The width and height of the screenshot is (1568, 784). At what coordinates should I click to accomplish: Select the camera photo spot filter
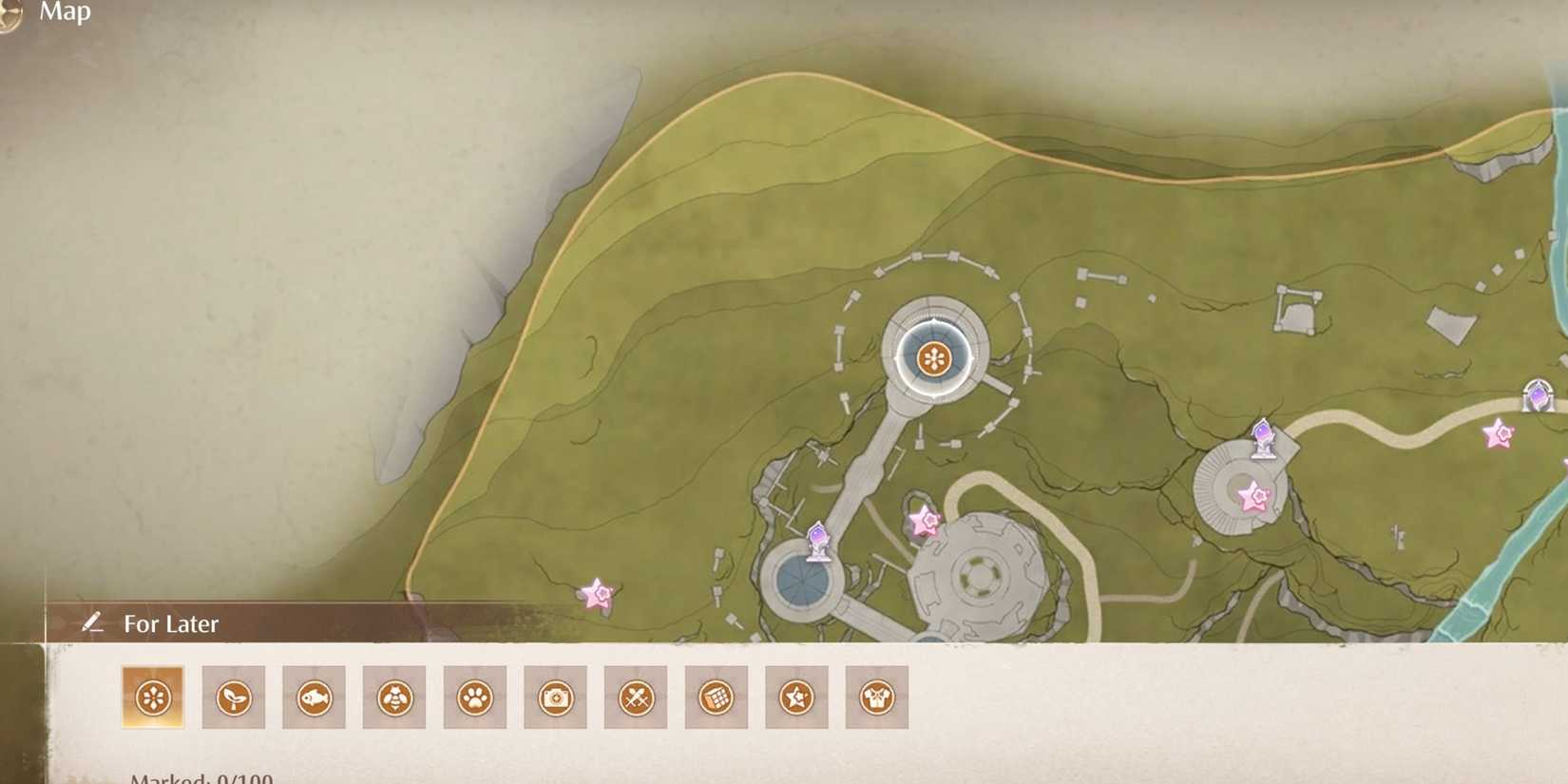[x=557, y=697]
